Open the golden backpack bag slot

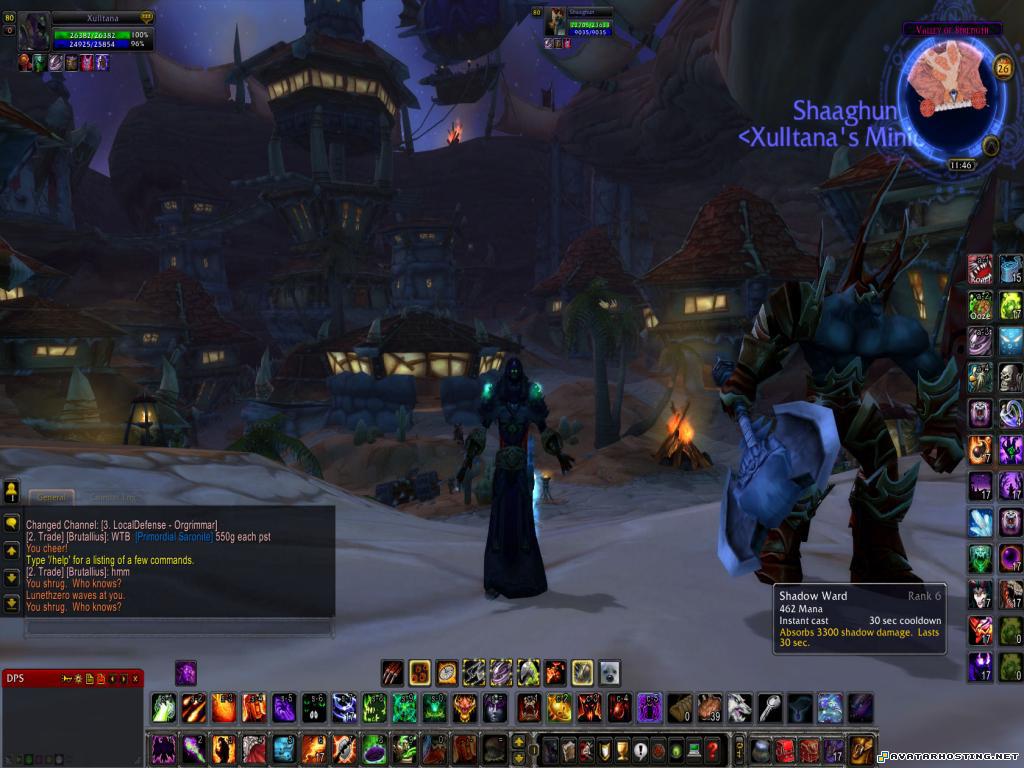861,749
